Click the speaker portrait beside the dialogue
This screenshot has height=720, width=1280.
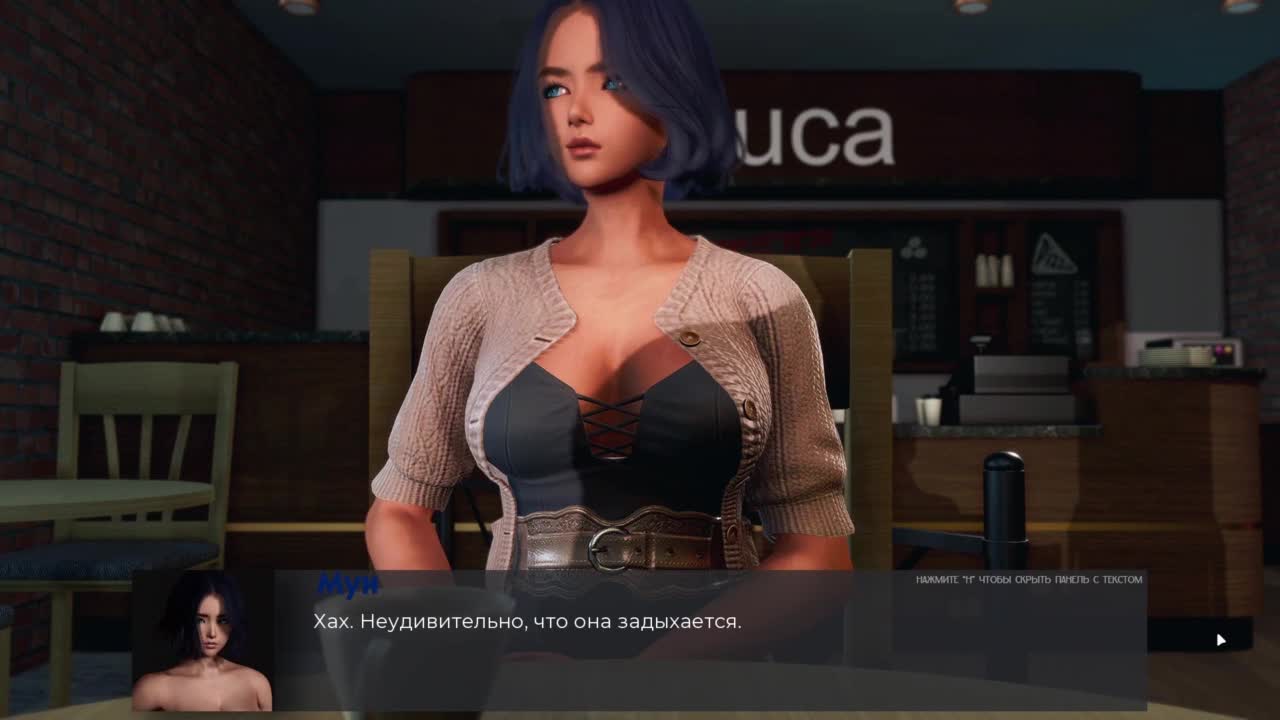pyautogui.click(x=203, y=641)
